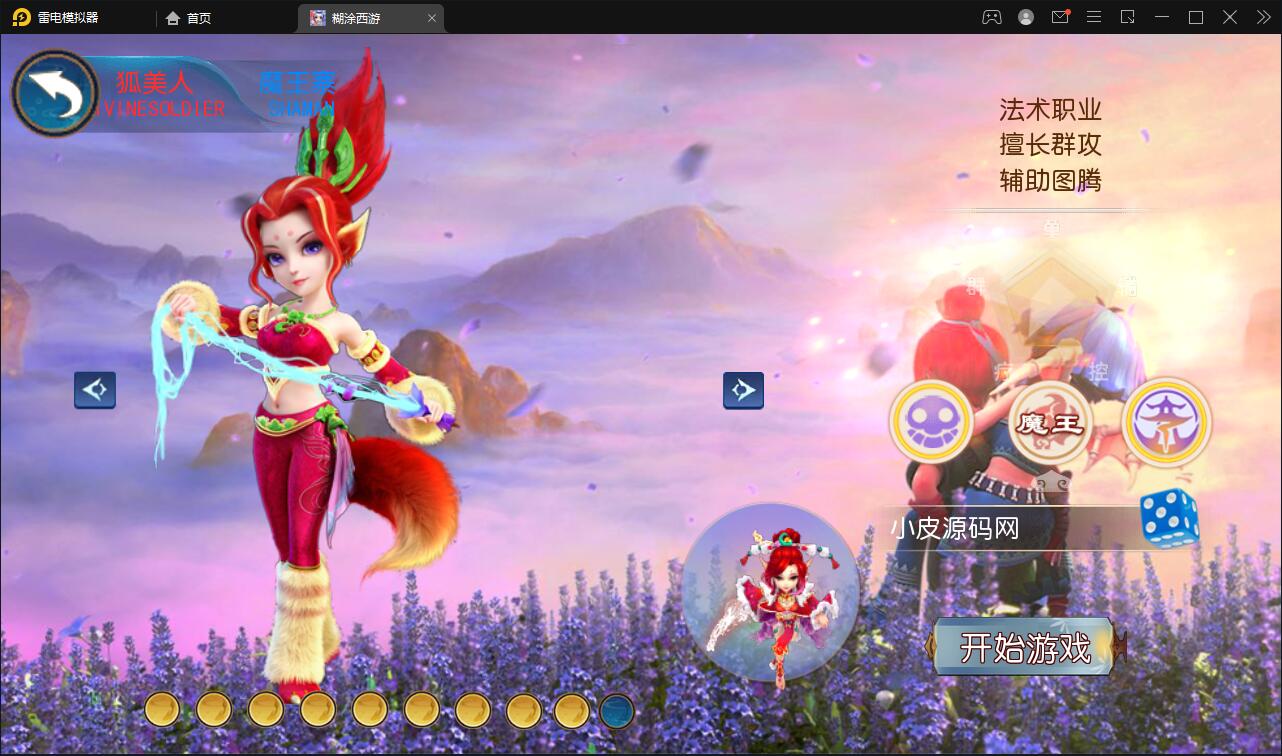Click the 魔王 faction emblem in the middle
The height and width of the screenshot is (756, 1282).
click(x=1048, y=422)
